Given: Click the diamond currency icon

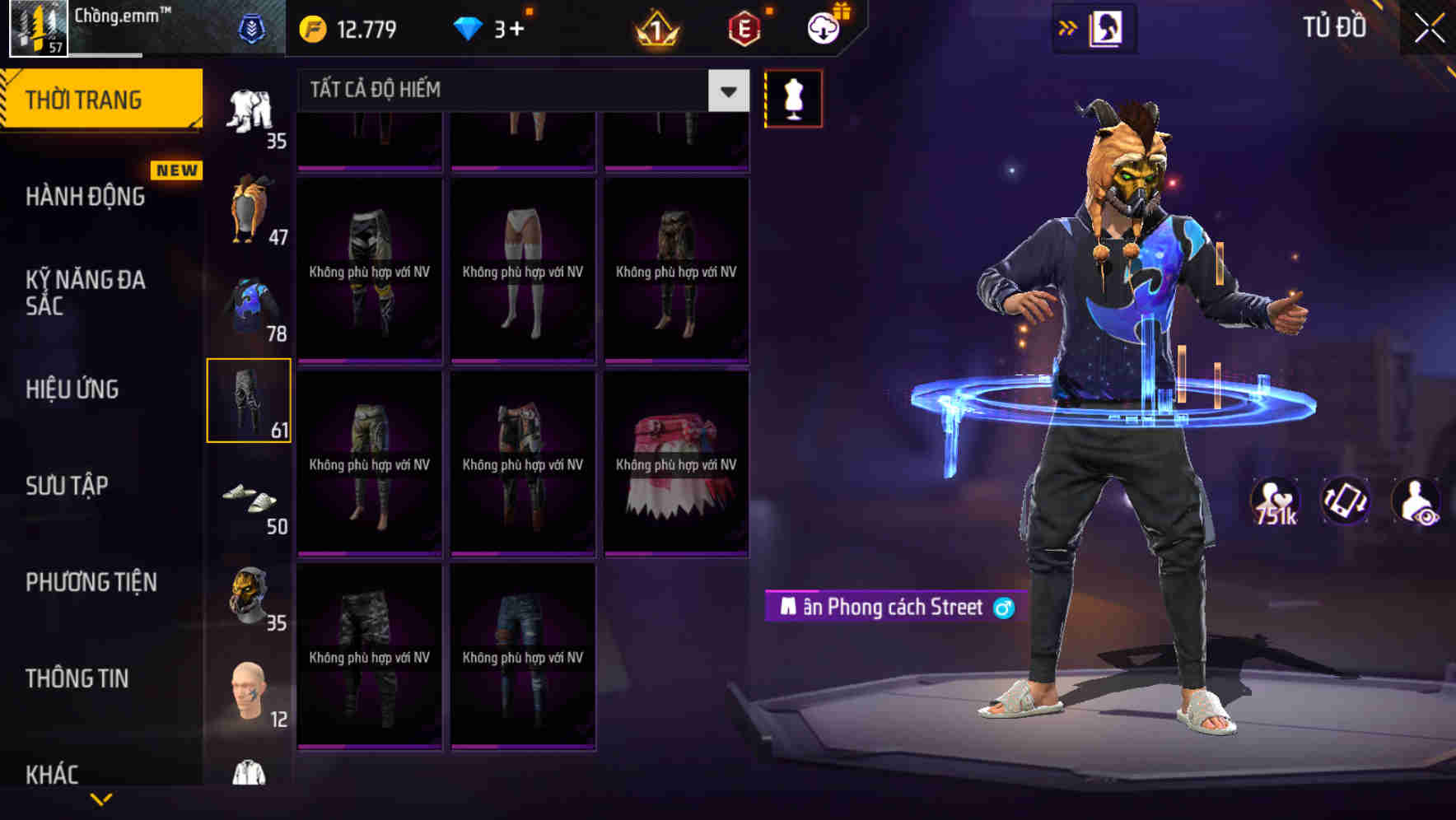Looking at the screenshot, I should pyautogui.click(x=469, y=27).
